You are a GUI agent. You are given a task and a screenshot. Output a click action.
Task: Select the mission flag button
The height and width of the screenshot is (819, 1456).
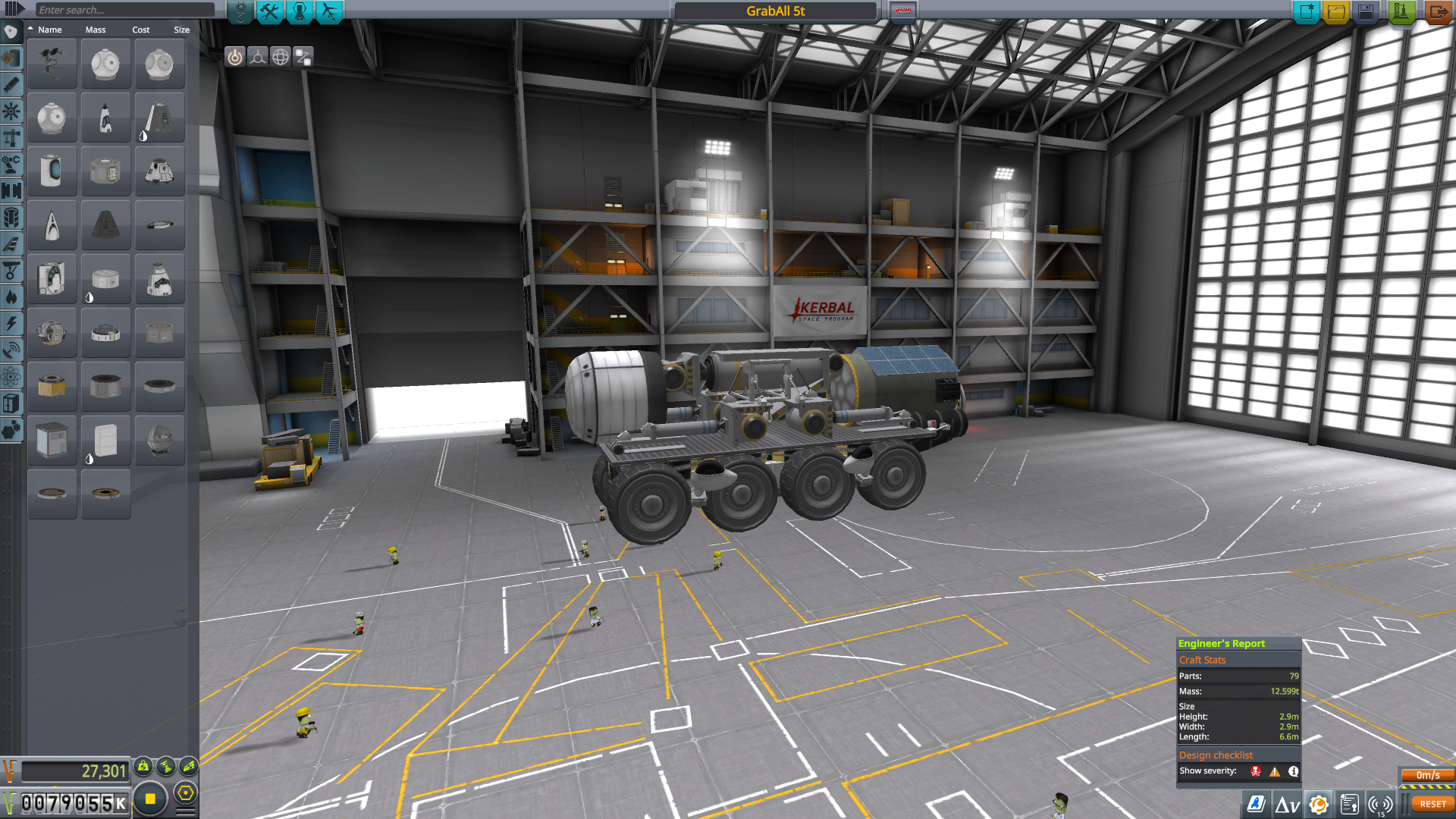click(902, 11)
